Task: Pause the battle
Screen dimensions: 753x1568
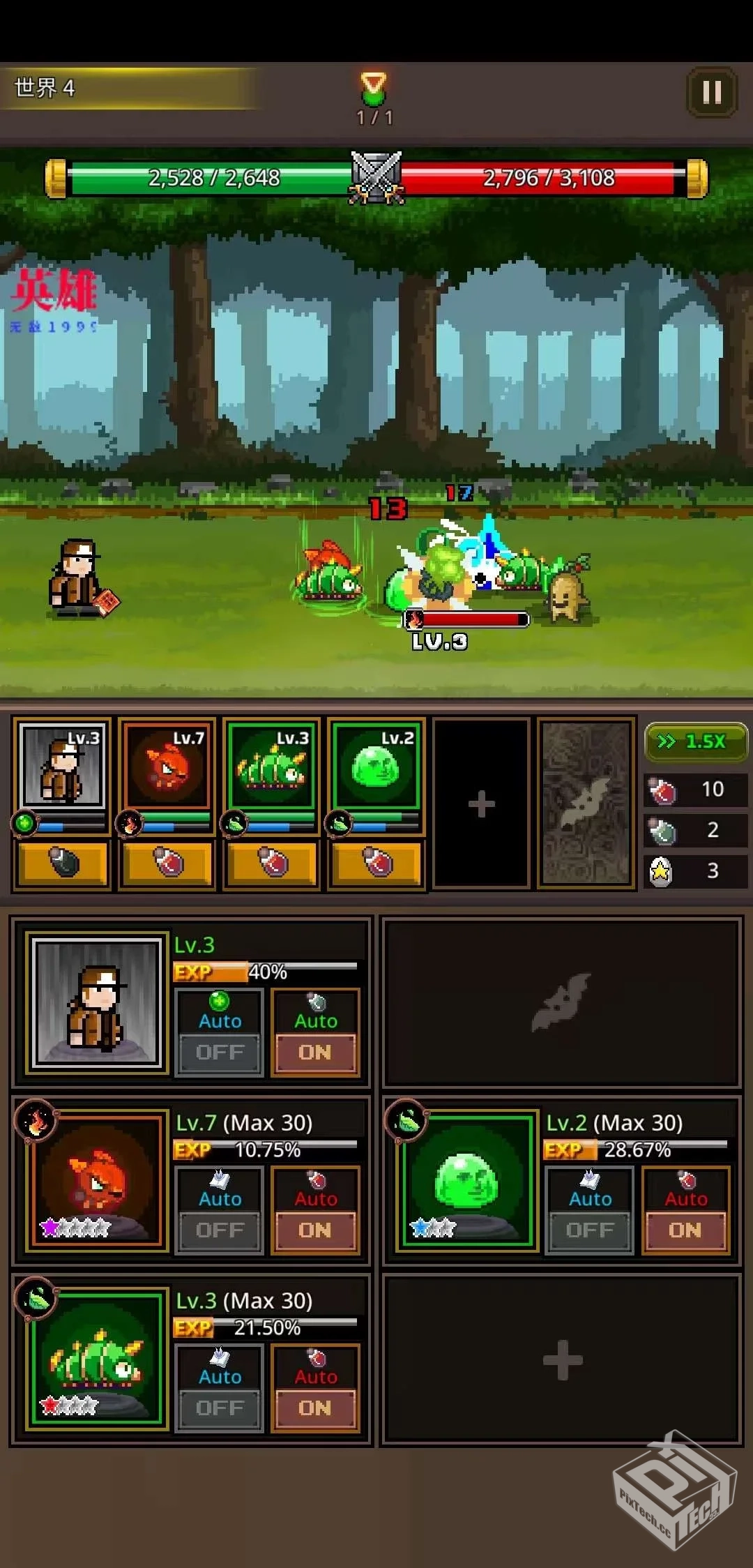Action: pyautogui.click(x=711, y=92)
